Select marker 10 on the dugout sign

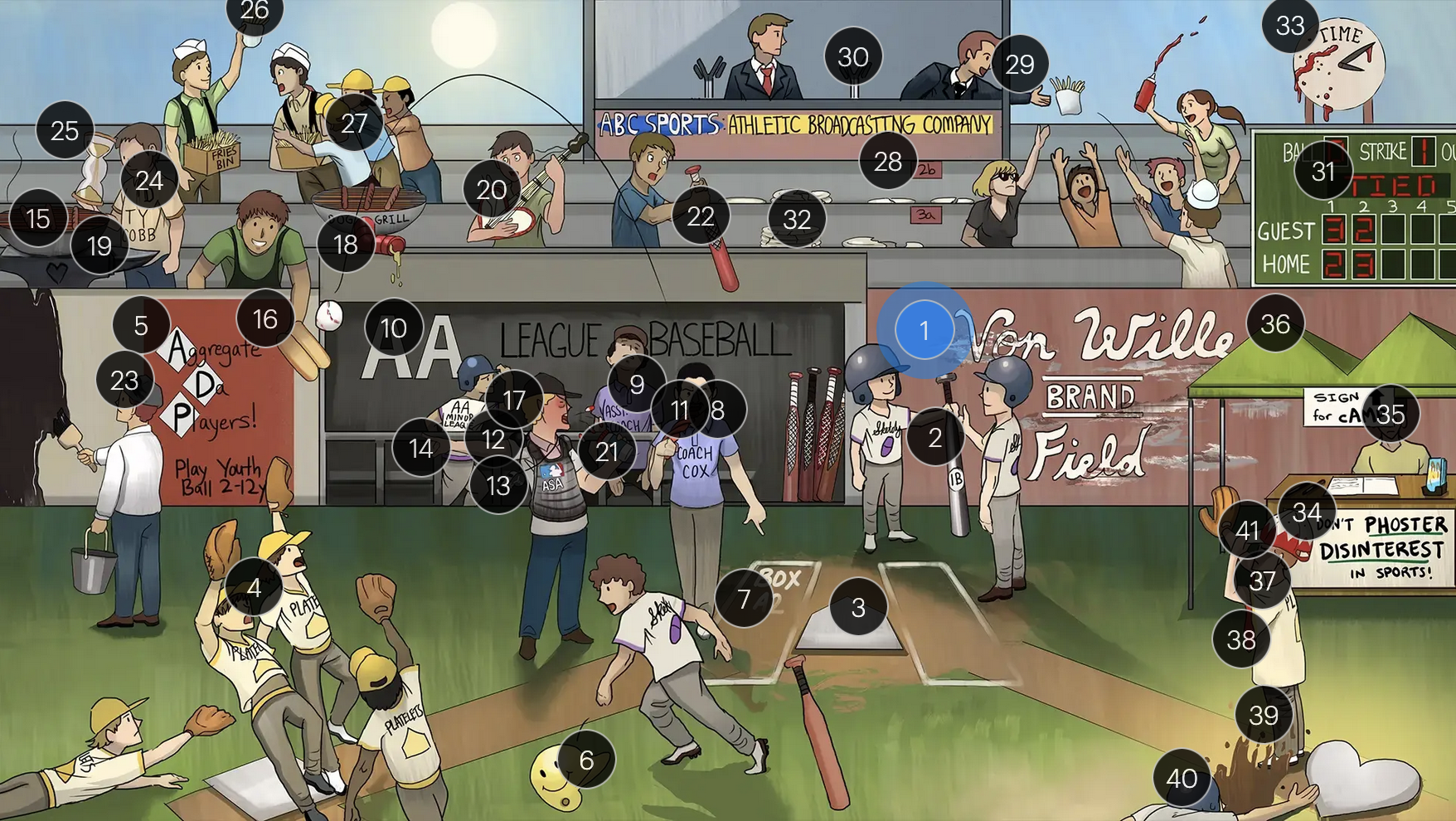click(393, 328)
